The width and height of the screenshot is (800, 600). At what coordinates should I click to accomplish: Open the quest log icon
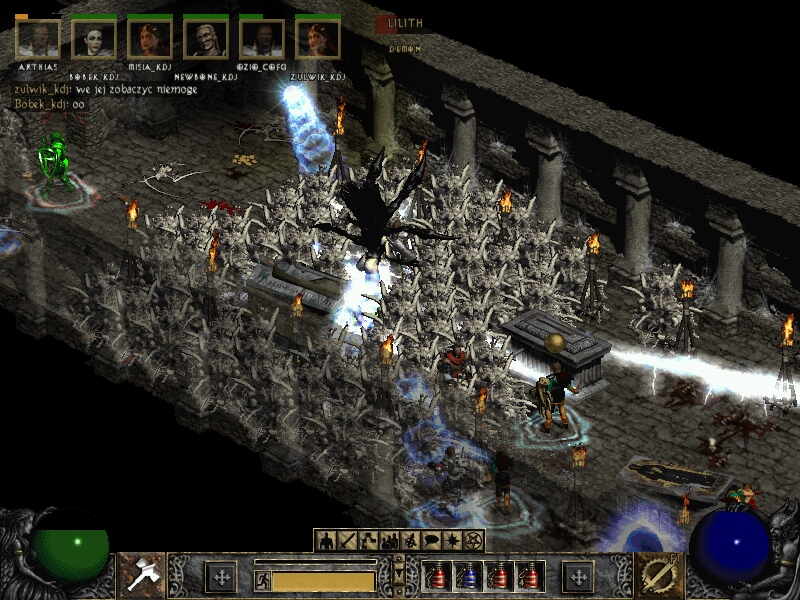452,541
